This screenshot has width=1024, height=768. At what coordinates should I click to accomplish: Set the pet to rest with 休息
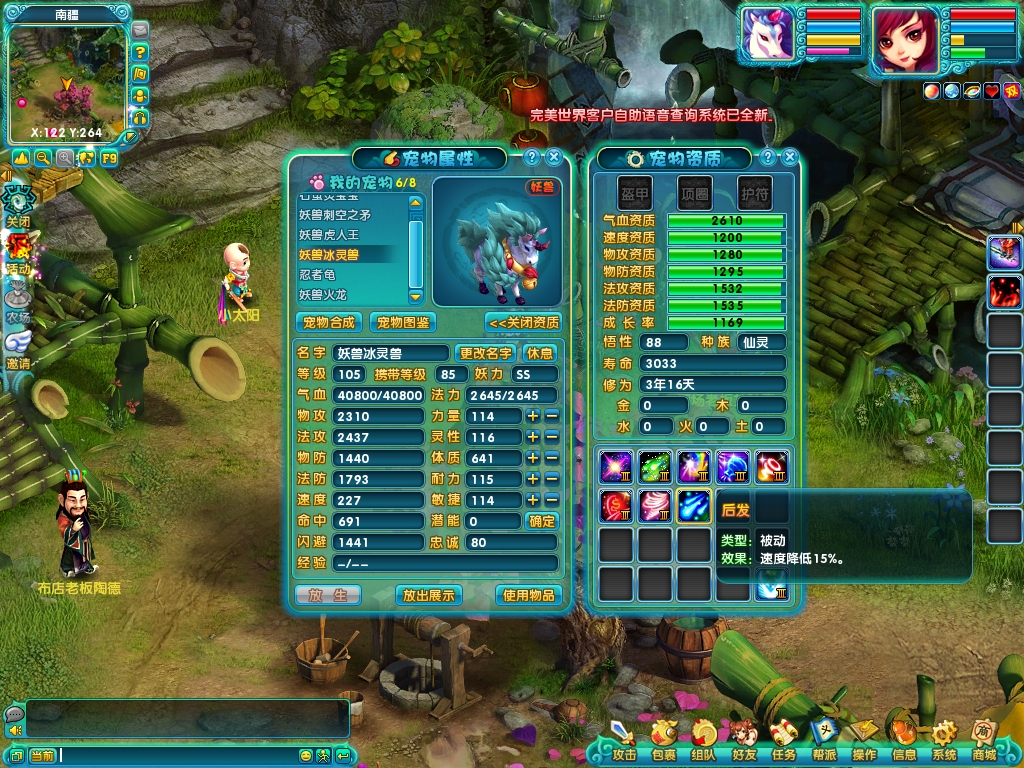coord(540,353)
